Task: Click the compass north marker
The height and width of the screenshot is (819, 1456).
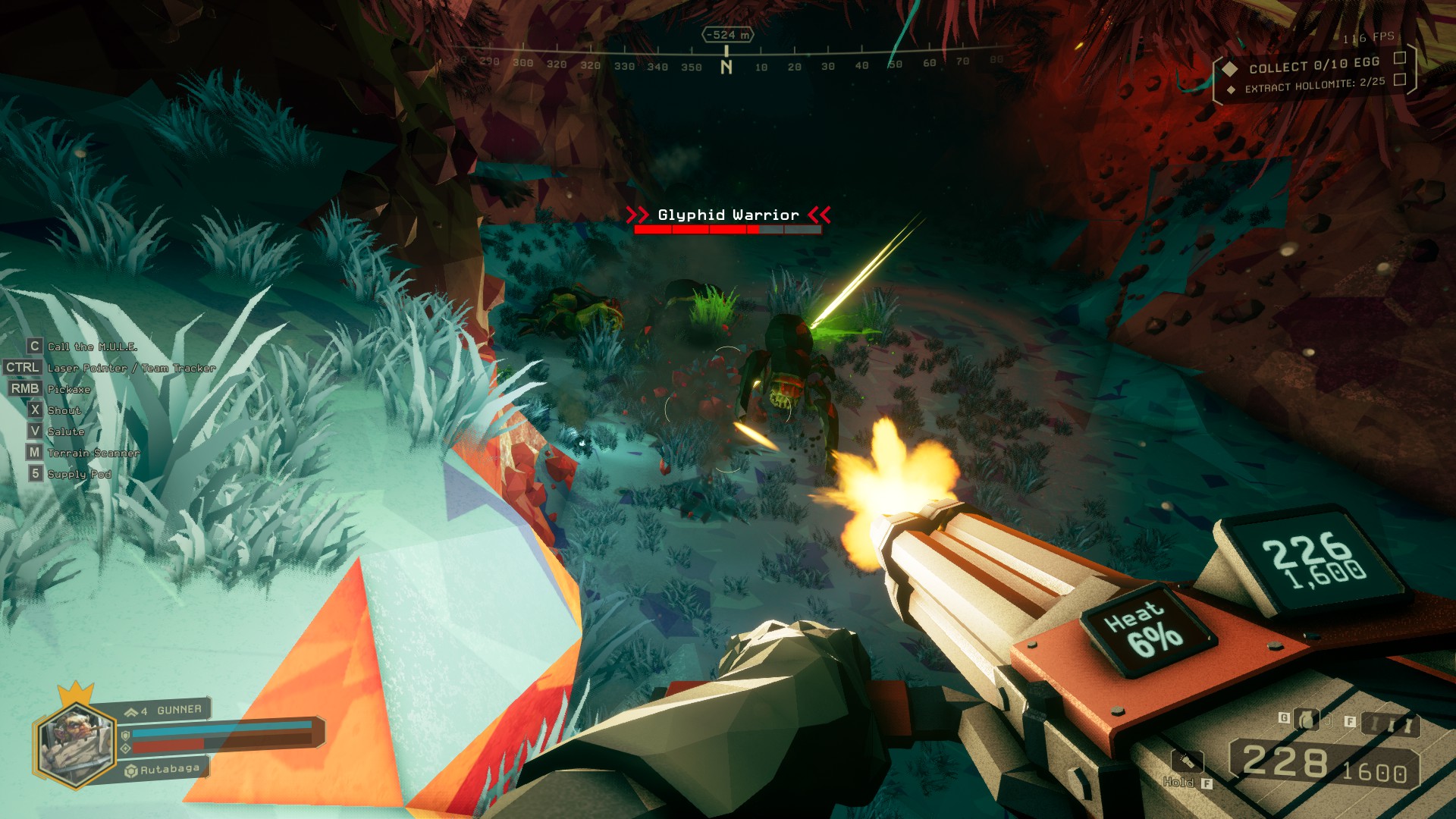Action: tap(726, 67)
